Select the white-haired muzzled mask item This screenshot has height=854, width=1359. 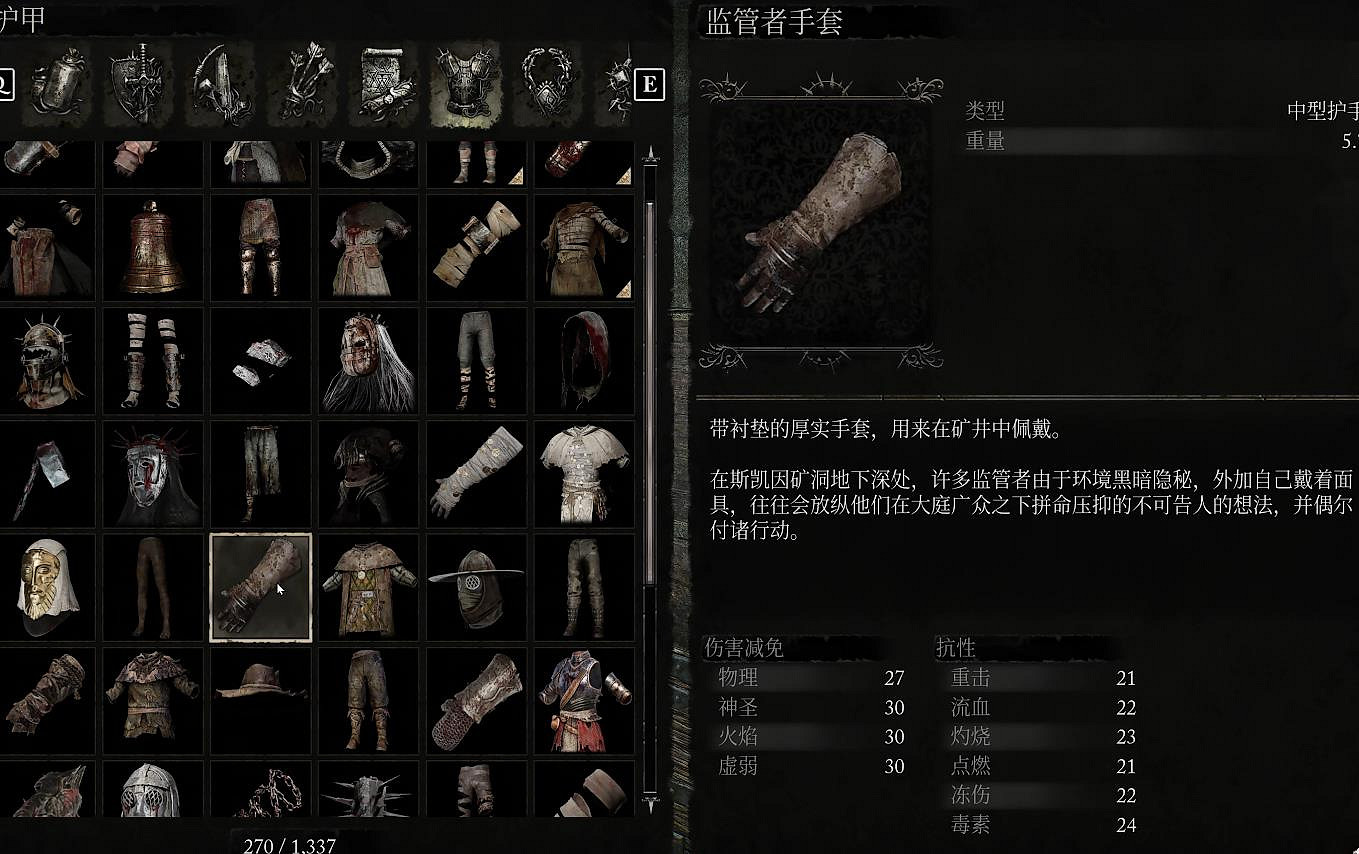point(368,362)
